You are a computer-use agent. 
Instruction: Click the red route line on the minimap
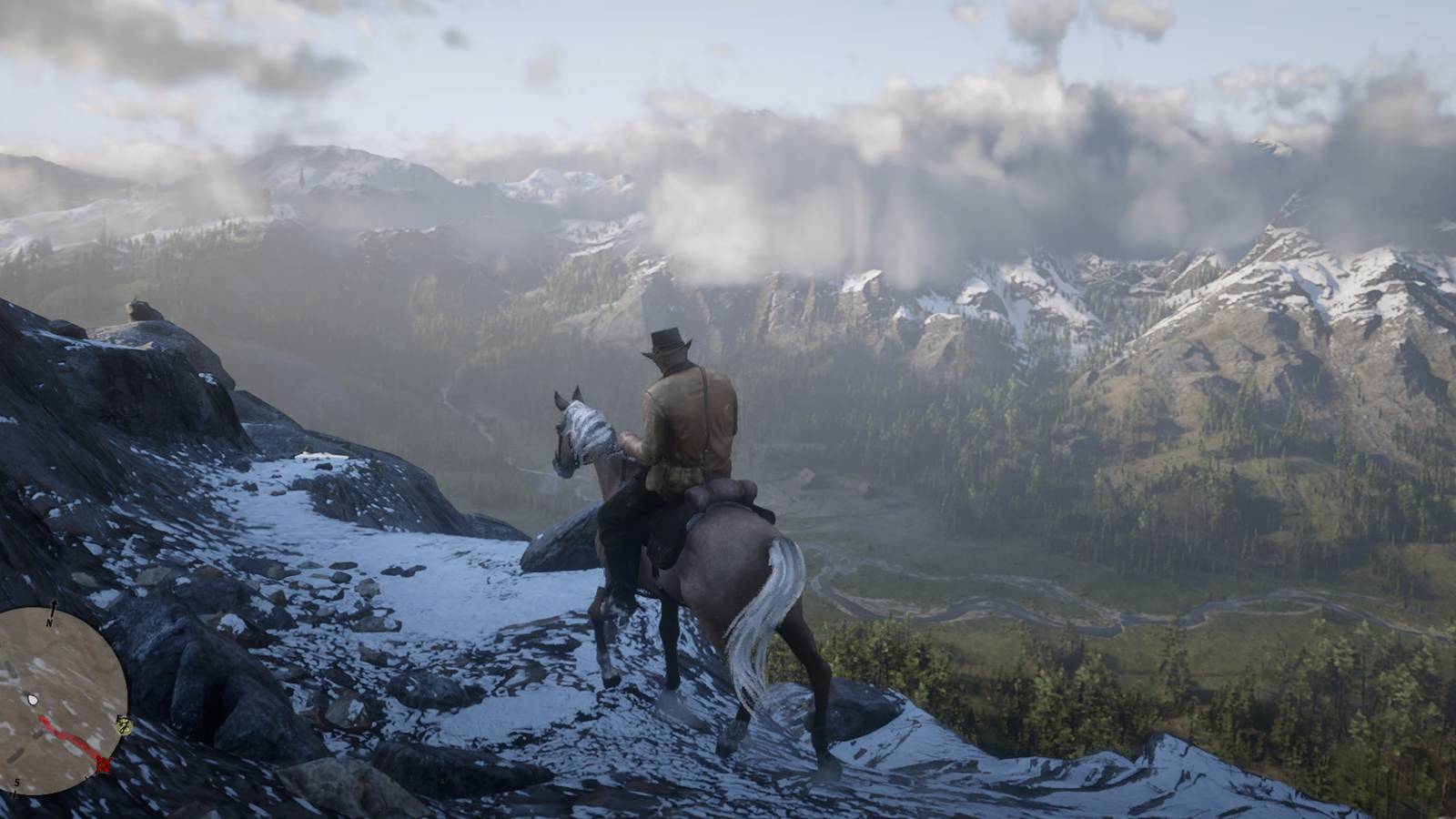(x=71, y=738)
